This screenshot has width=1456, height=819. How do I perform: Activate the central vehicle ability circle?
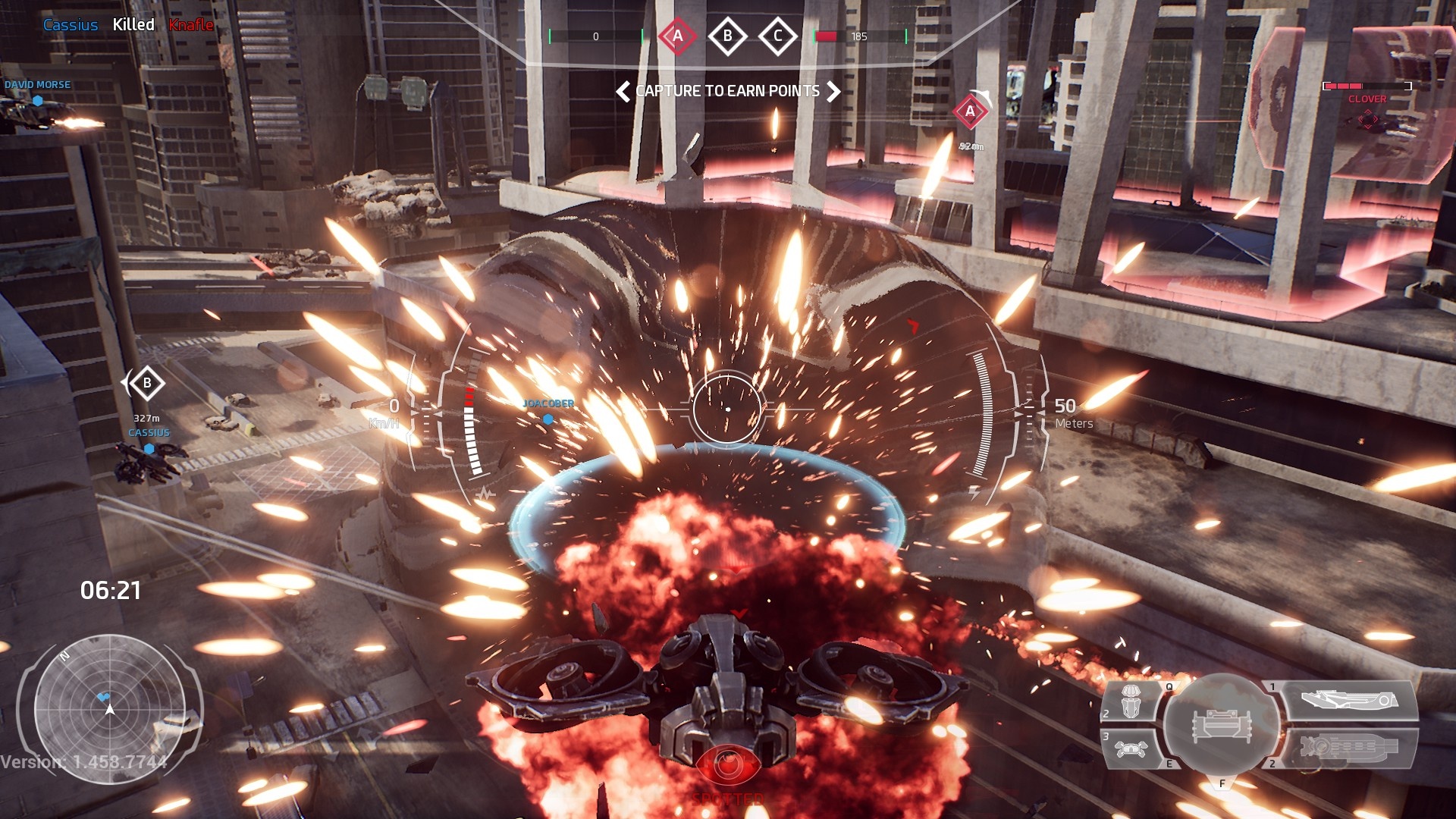1221,725
